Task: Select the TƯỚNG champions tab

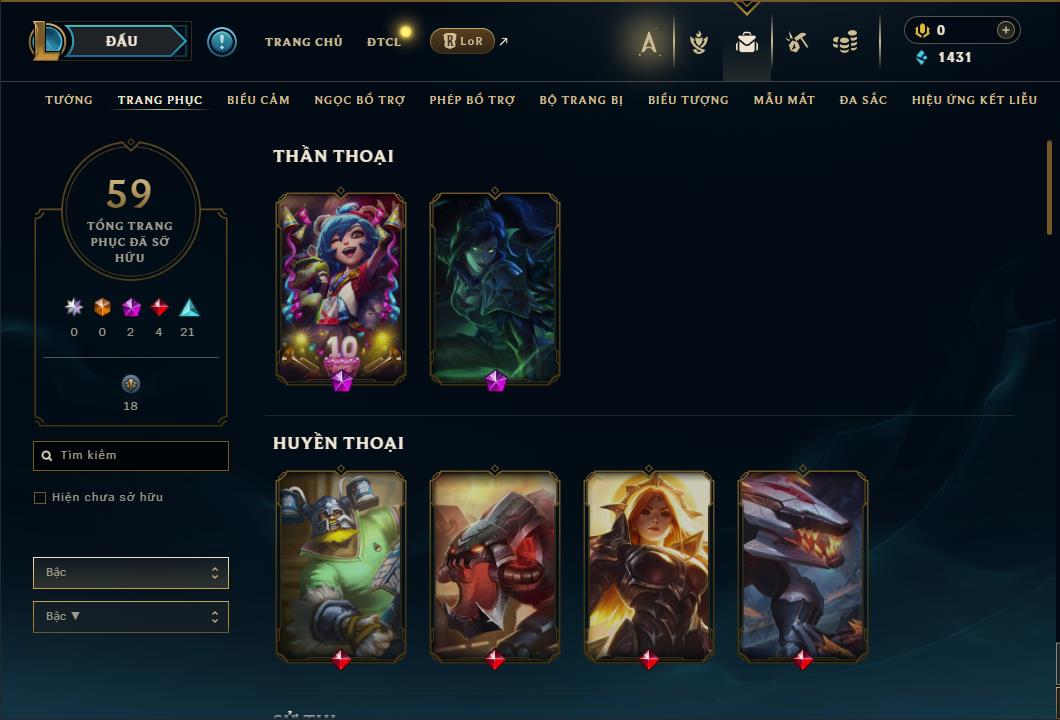Action: pos(69,100)
